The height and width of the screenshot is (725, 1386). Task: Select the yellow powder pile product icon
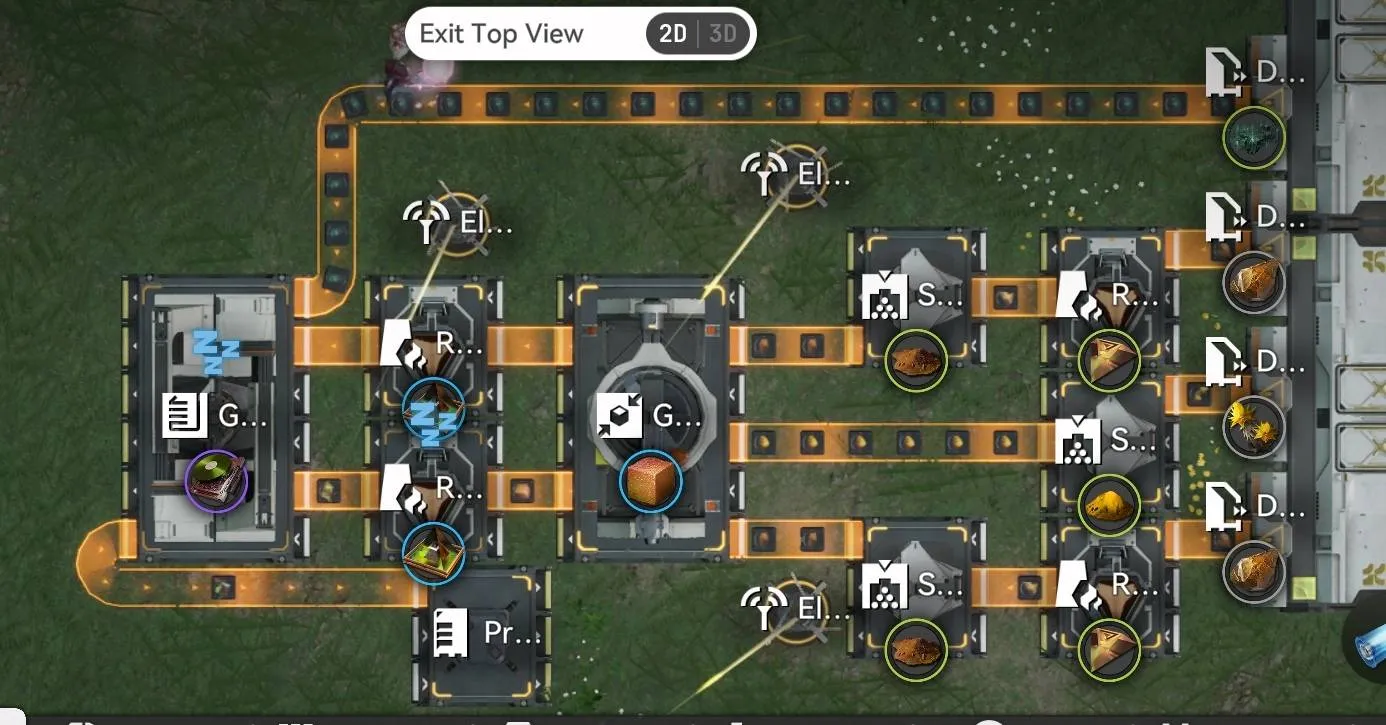pos(1110,505)
